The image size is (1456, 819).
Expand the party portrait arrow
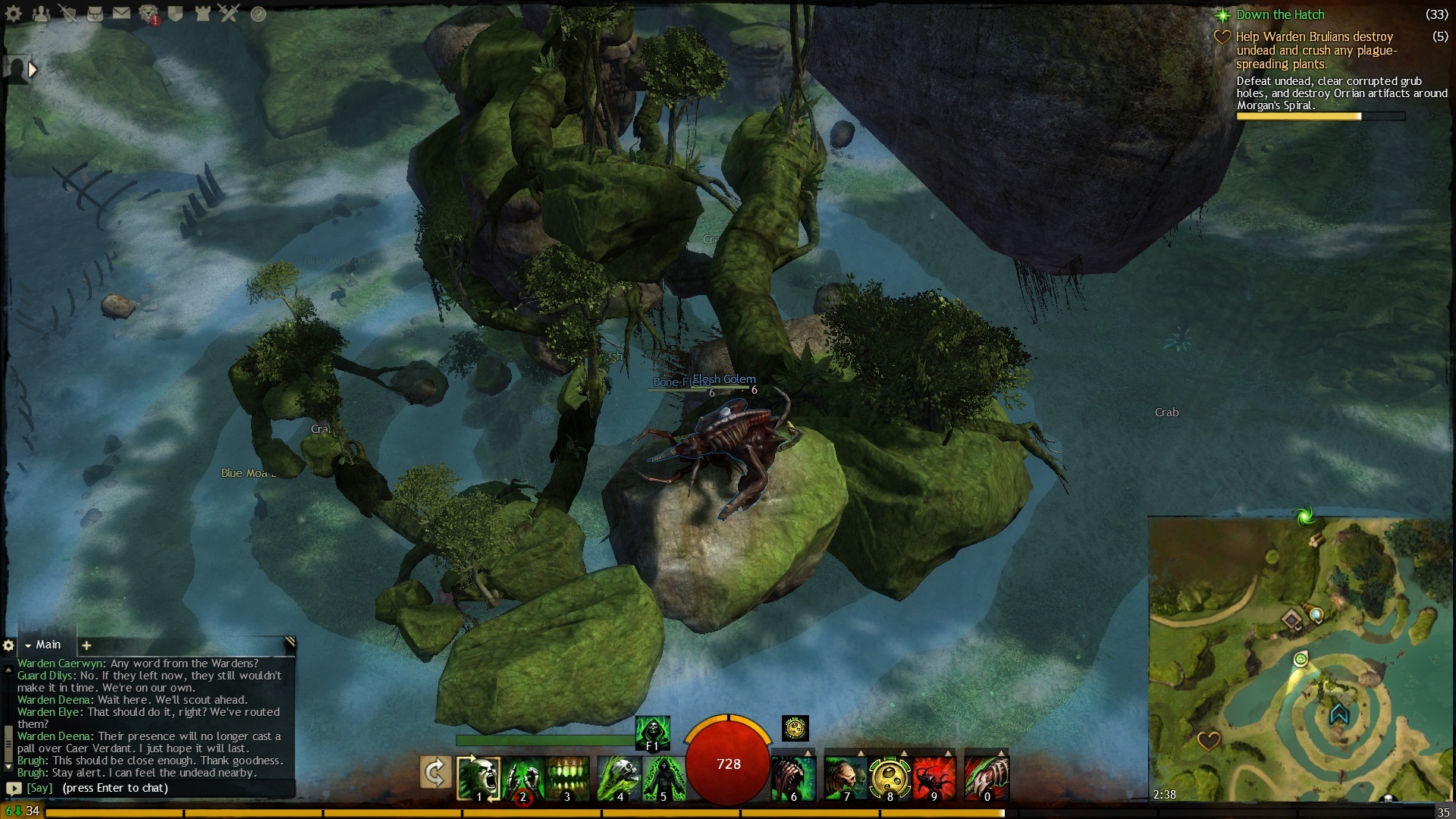(x=32, y=70)
